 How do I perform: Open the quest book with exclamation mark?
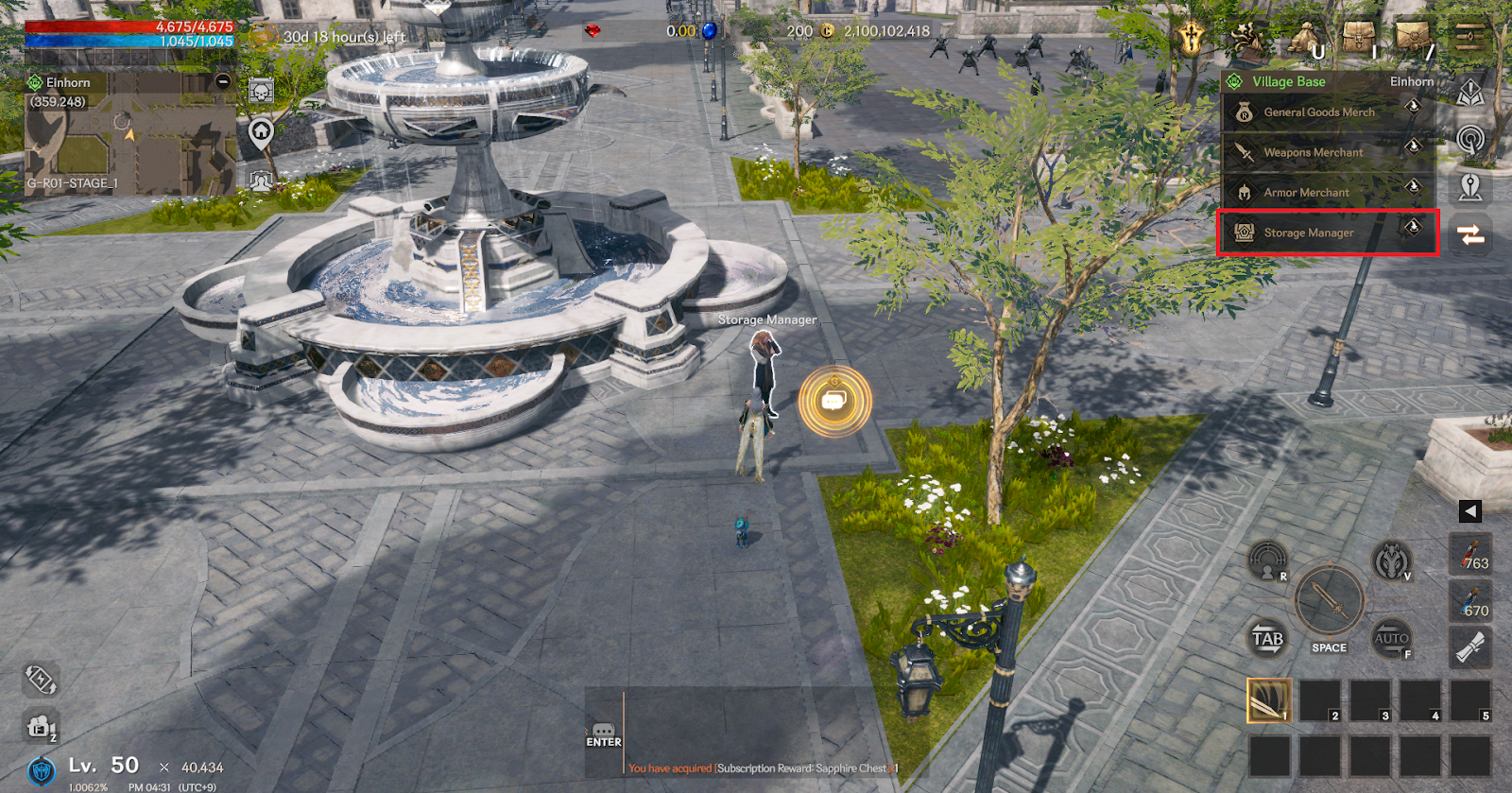[x=1469, y=93]
